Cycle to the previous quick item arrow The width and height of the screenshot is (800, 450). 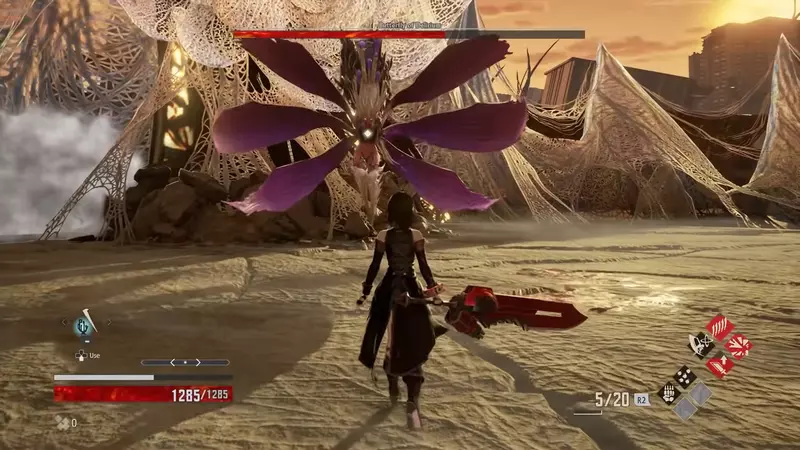66,323
